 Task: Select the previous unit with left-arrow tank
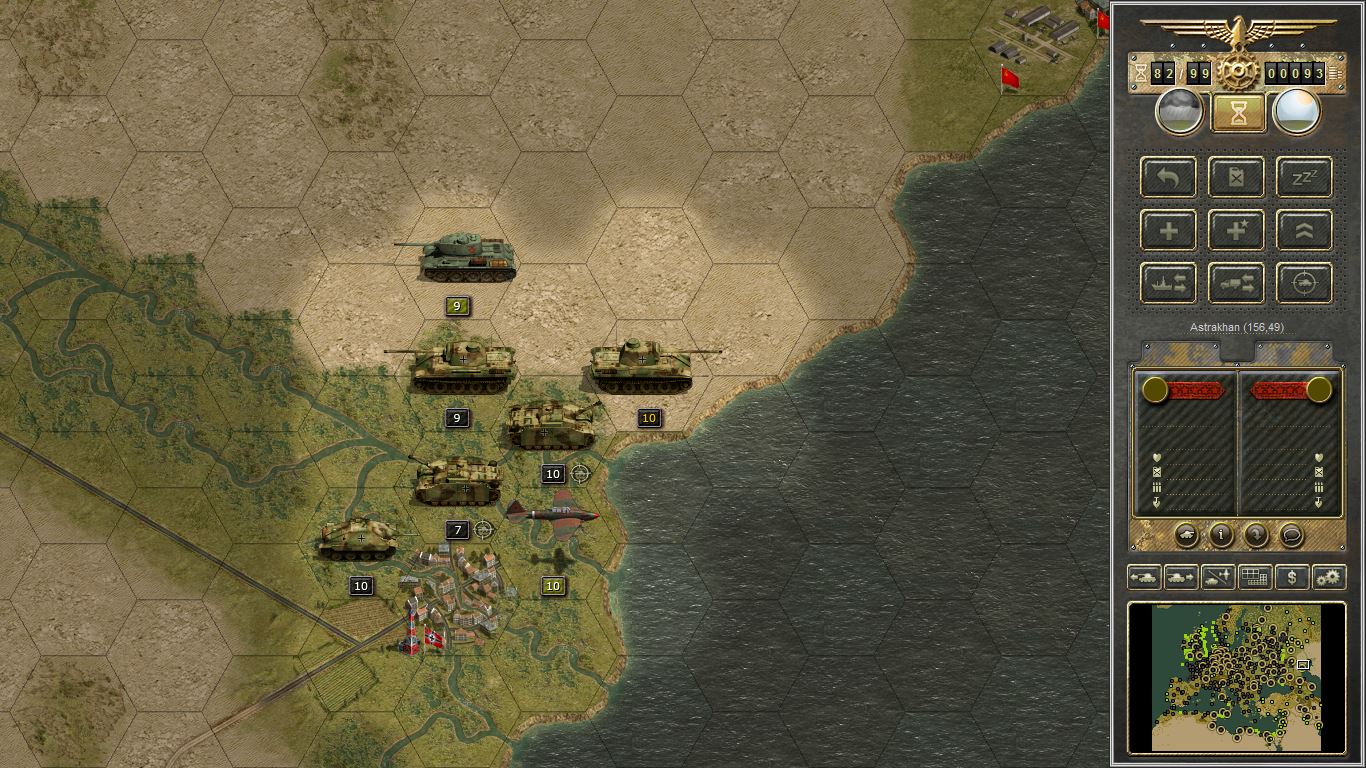click(x=1144, y=577)
